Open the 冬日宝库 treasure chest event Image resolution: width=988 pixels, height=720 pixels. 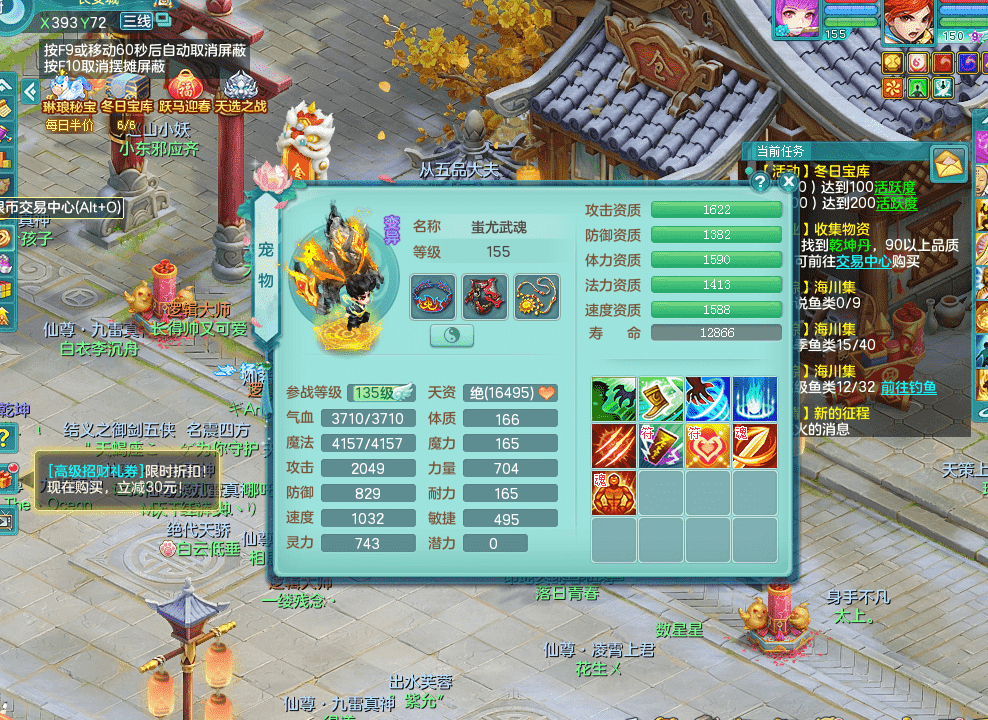[x=127, y=92]
